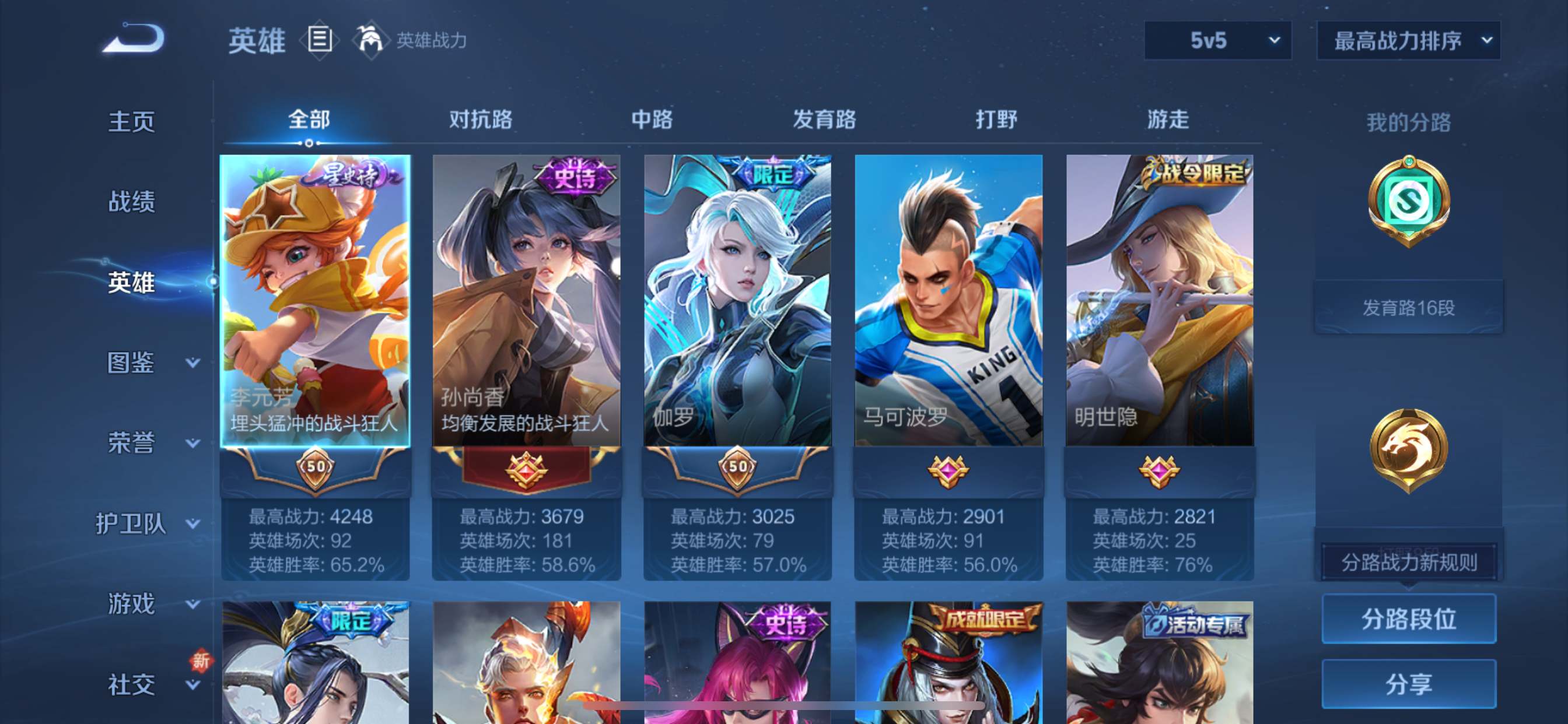Click the 分享 share button
Viewport: 1568px width, 724px height.
(1409, 684)
